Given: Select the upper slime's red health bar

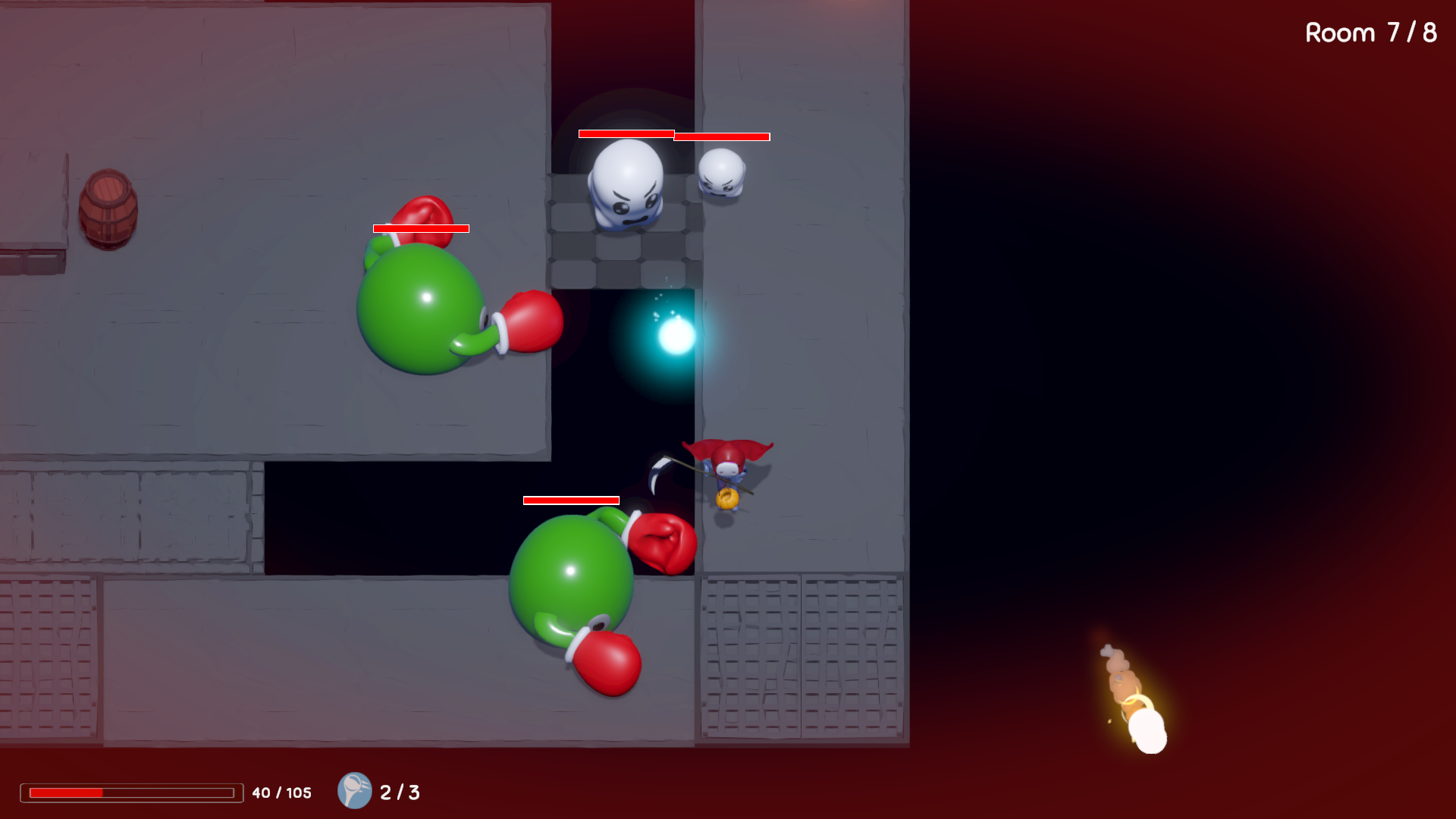Looking at the screenshot, I should tap(420, 227).
